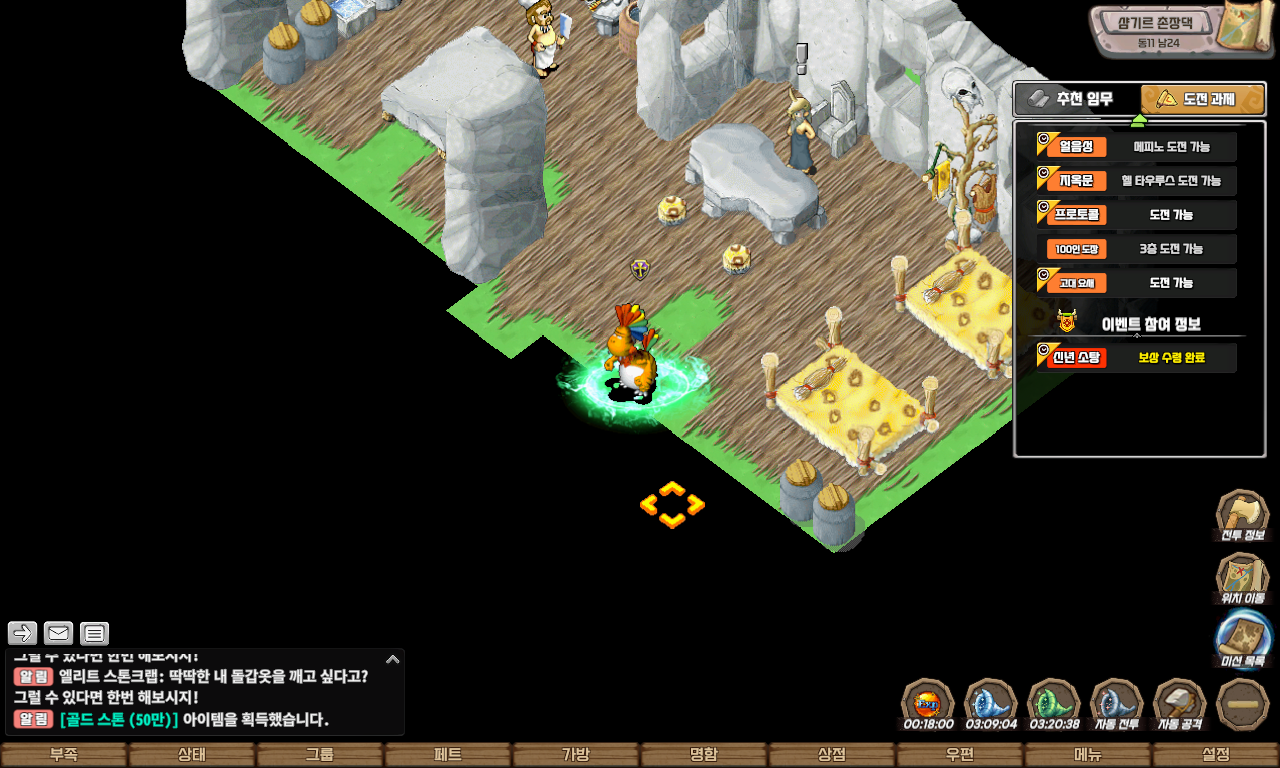Expand the chat log with arrow
Screen dimensions: 1280x768
(x=393, y=659)
